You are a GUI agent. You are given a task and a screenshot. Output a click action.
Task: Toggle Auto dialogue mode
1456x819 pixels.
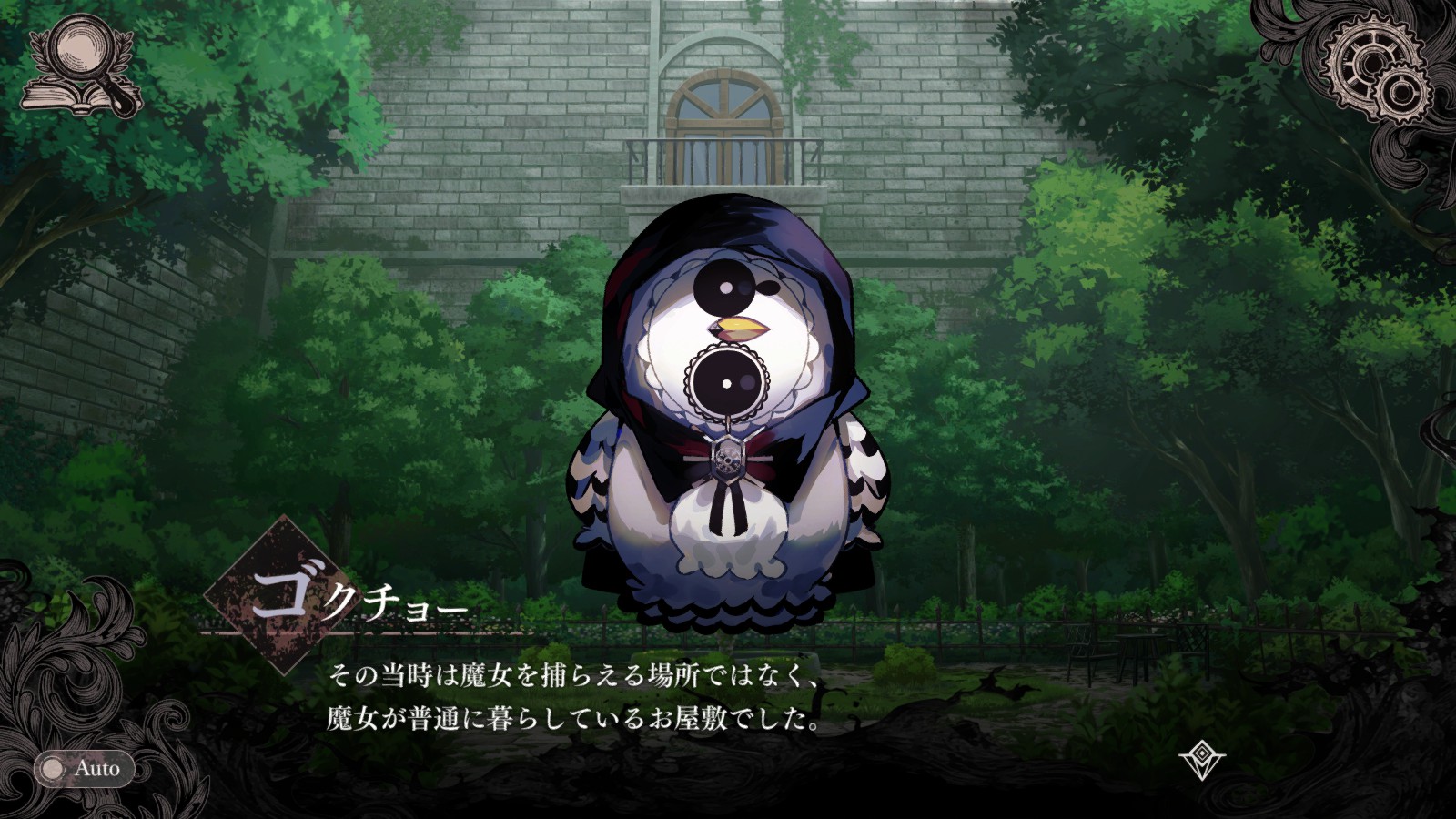click(84, 769)
